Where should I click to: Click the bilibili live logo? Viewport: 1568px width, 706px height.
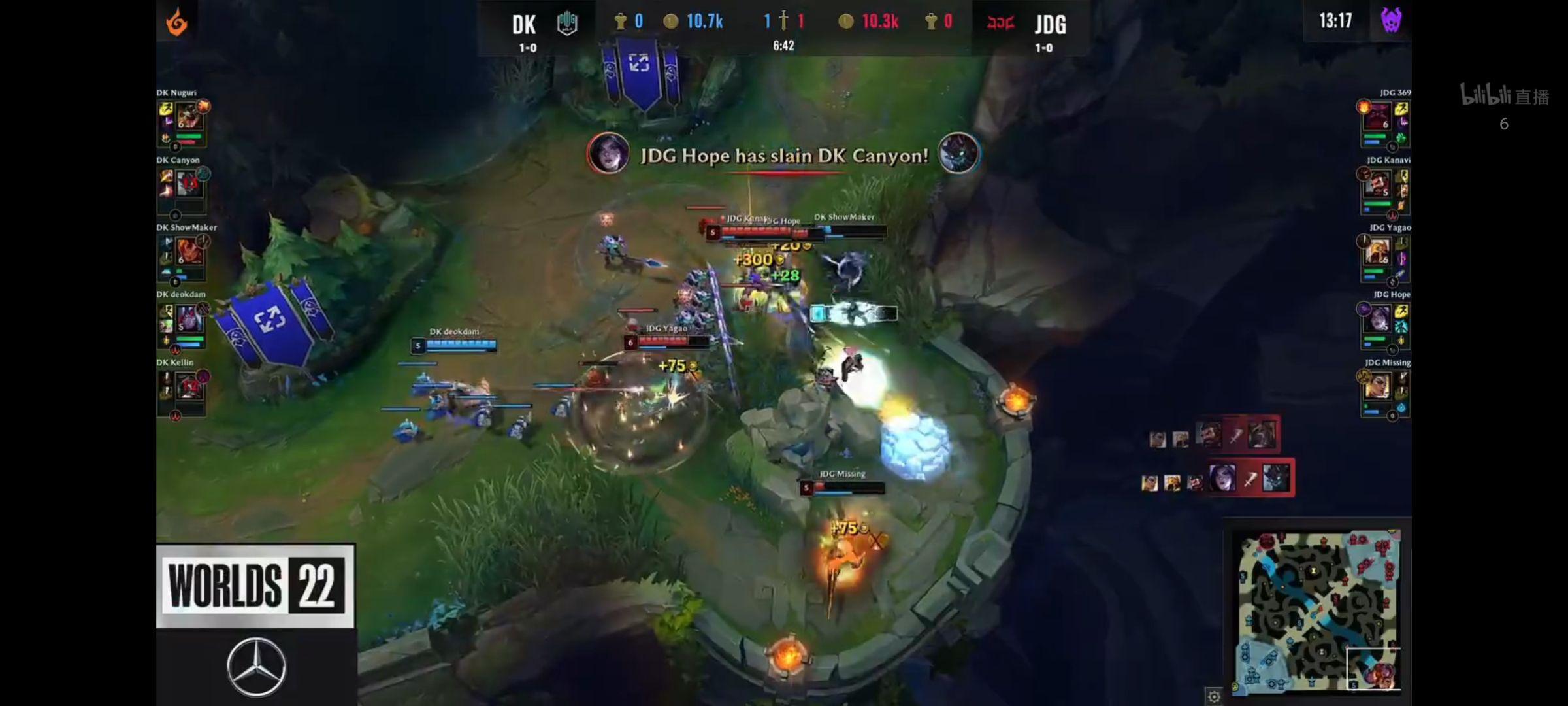click(1504, 95)
